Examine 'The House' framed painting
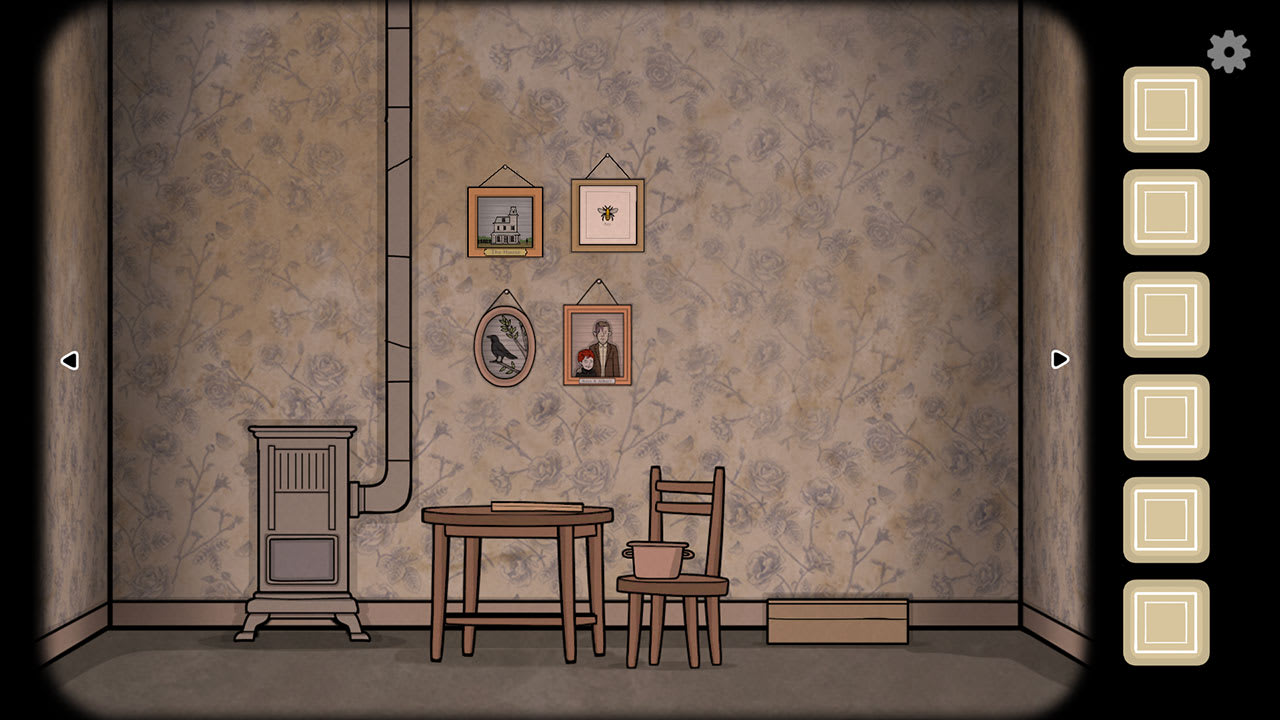The width and height of the screenshot is (1280, 720). tap(504, 220)
